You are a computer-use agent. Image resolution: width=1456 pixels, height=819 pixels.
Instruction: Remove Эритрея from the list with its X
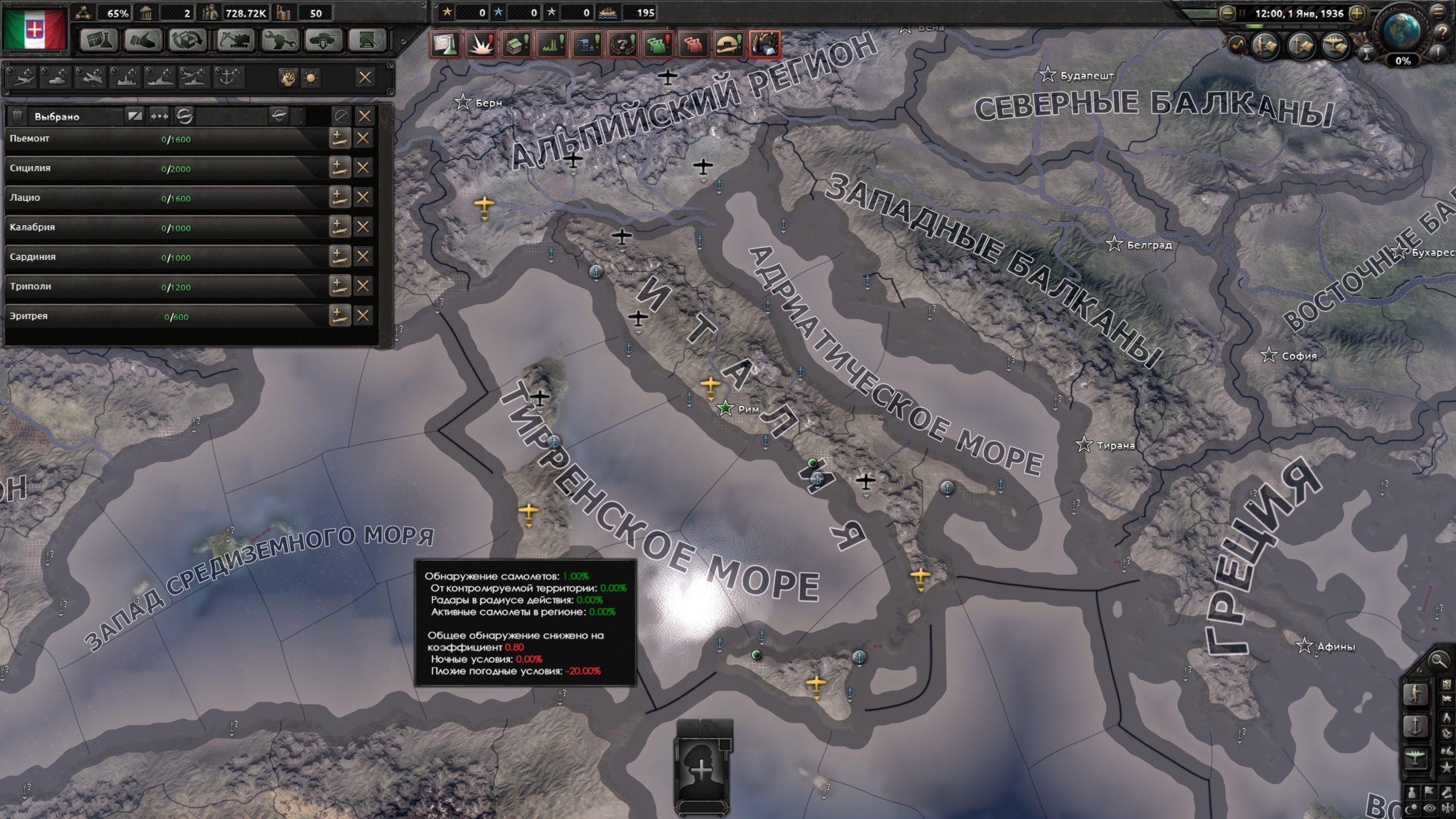point(362,316)
